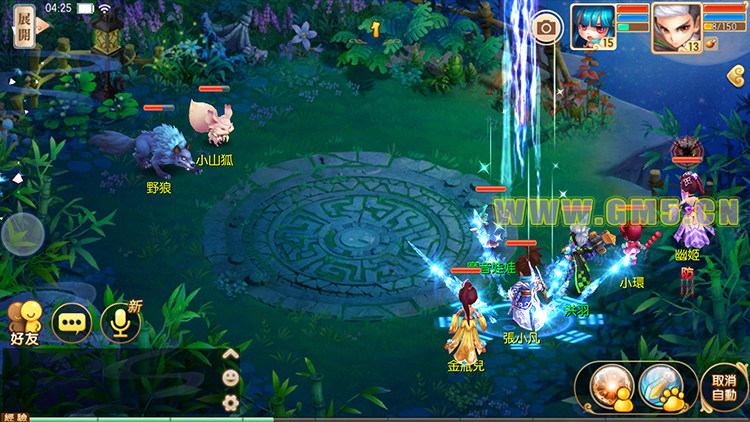
Task: Use the drumstick food icon
Action: pos(712,43)
